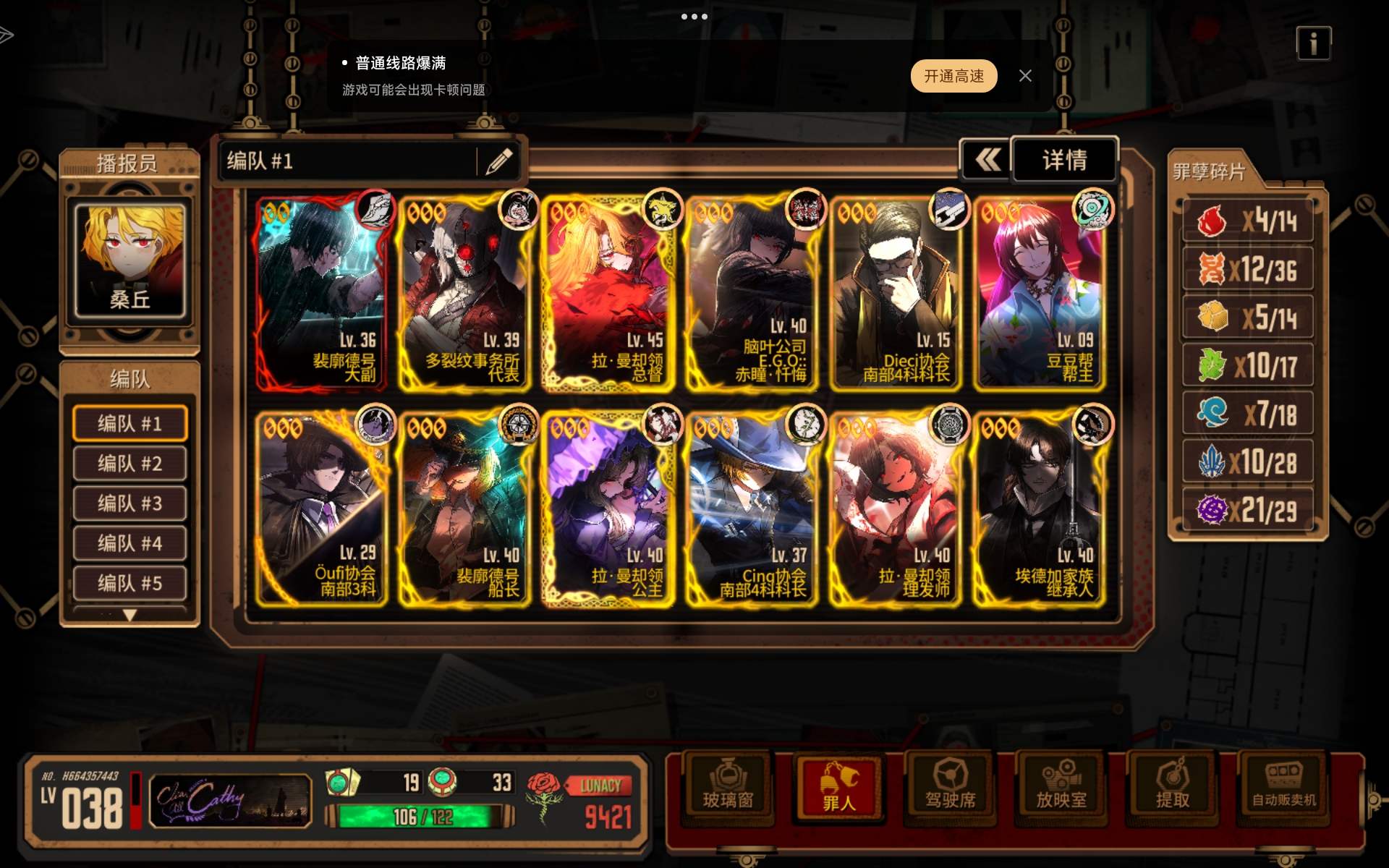Viewport: 1389px width, 868px height.
Task: Close the network notice banner
Action: tap(1025, 76)
